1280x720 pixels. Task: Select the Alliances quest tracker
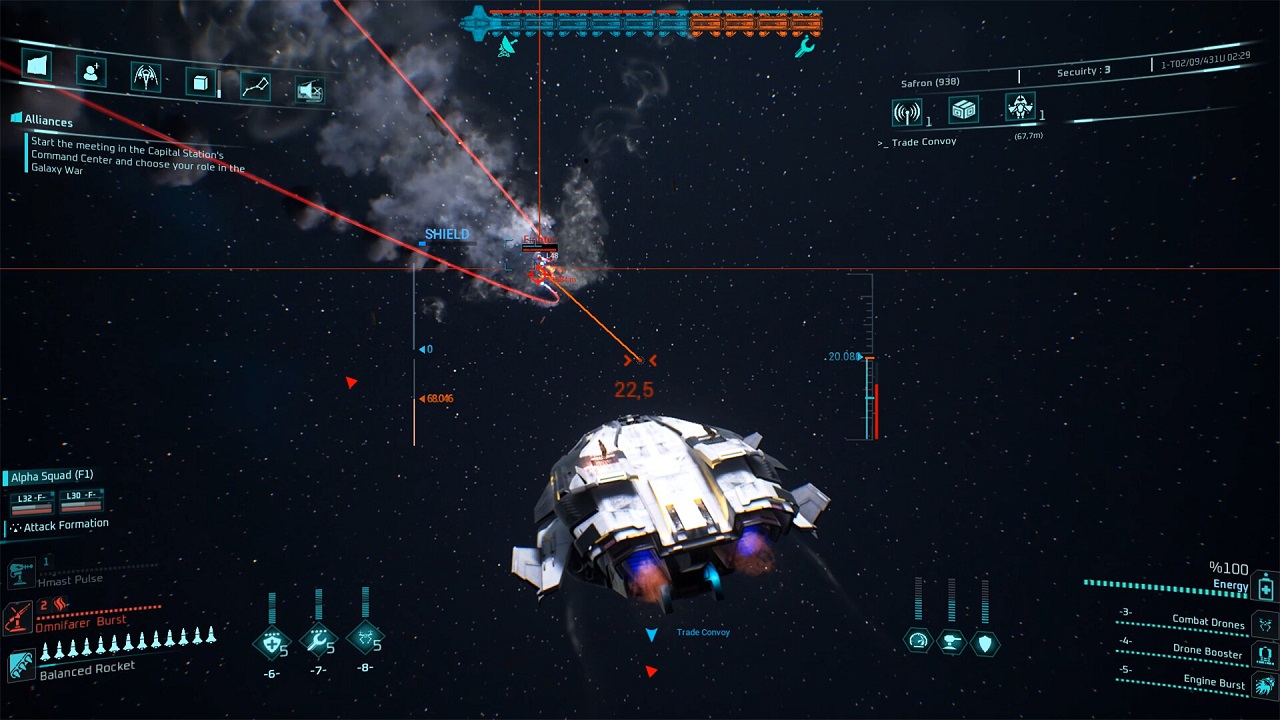48,120
